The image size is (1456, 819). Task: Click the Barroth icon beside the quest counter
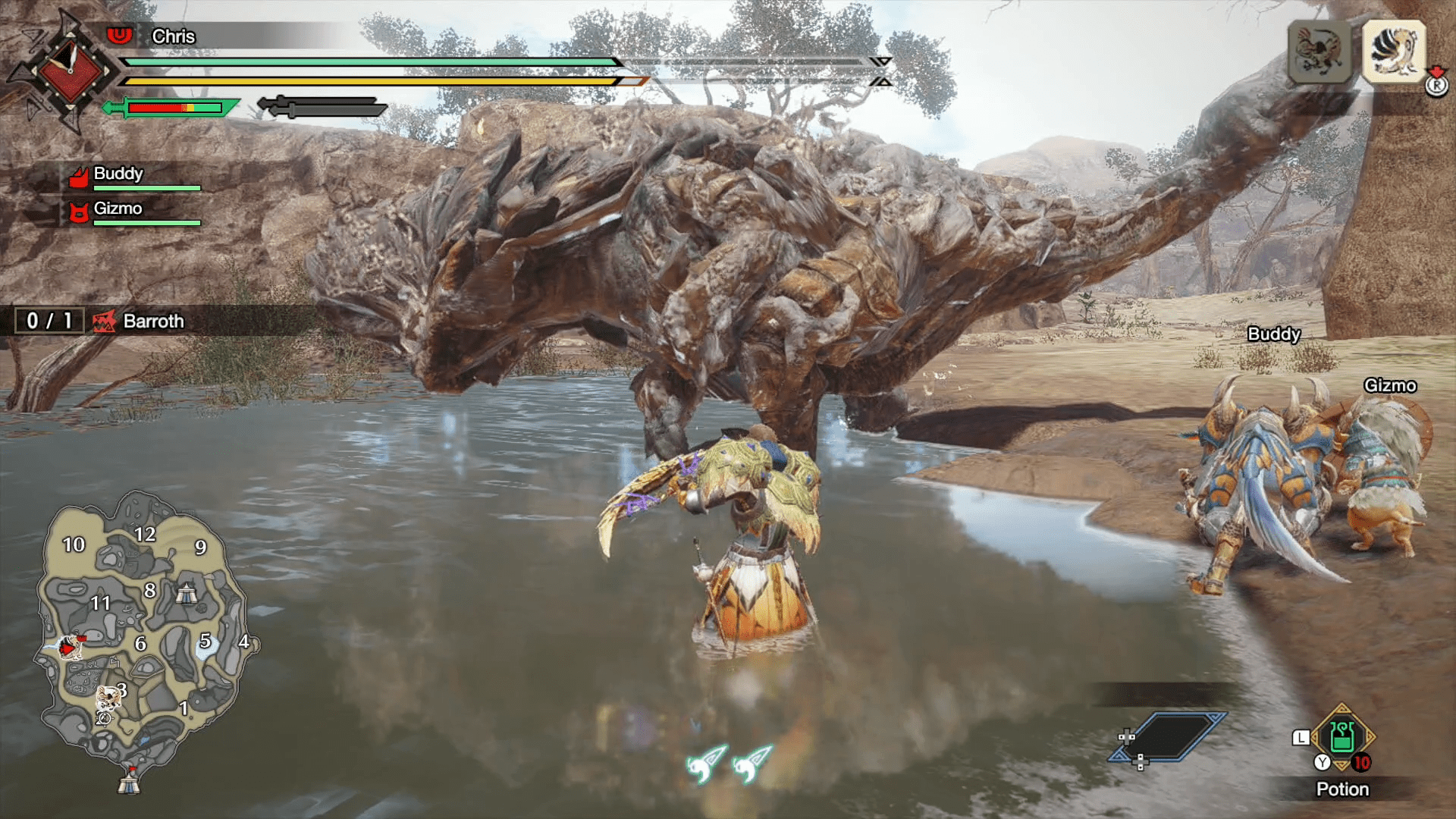[x=106, y=321]
